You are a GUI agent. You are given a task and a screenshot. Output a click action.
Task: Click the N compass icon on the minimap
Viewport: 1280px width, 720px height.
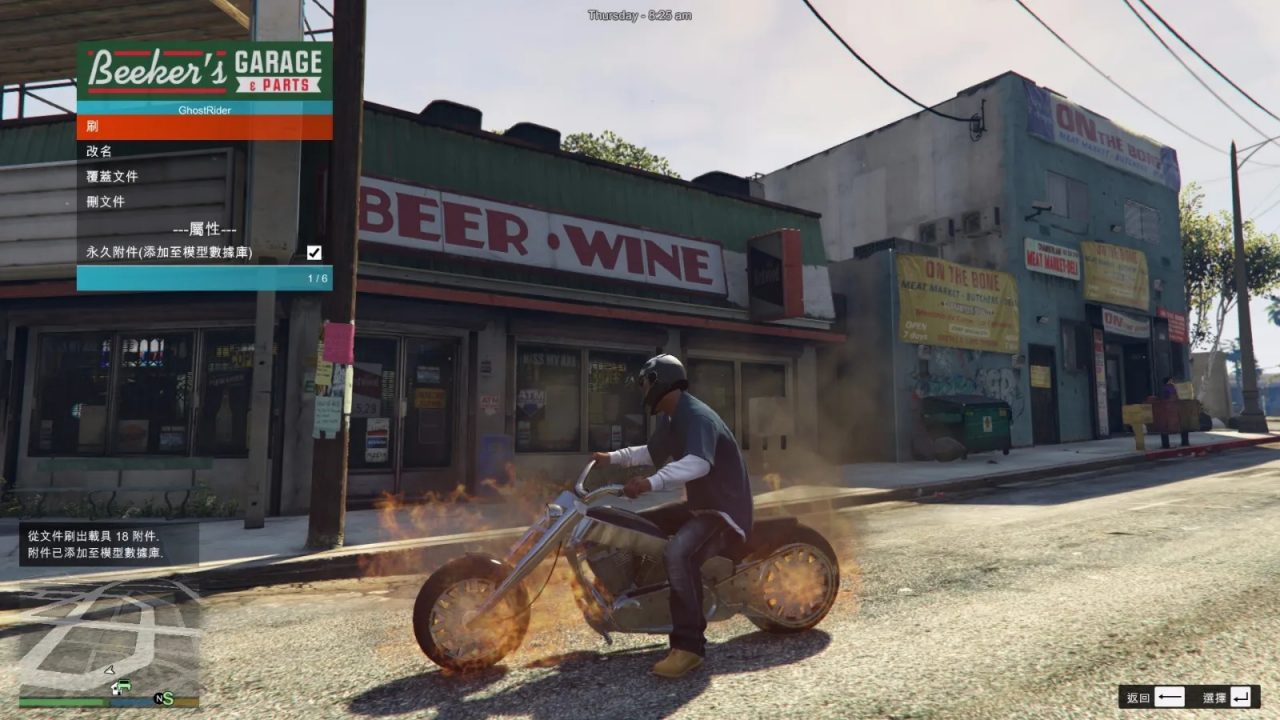pos(160,700)
